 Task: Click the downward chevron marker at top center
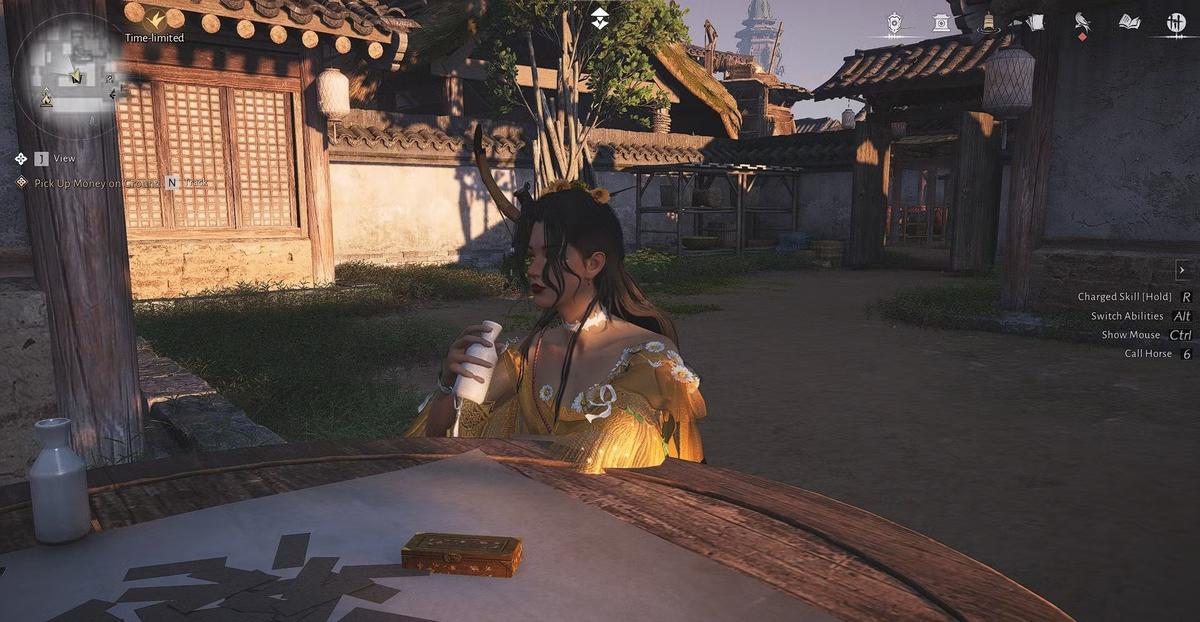pyautogui.click(x=599, y=18)
